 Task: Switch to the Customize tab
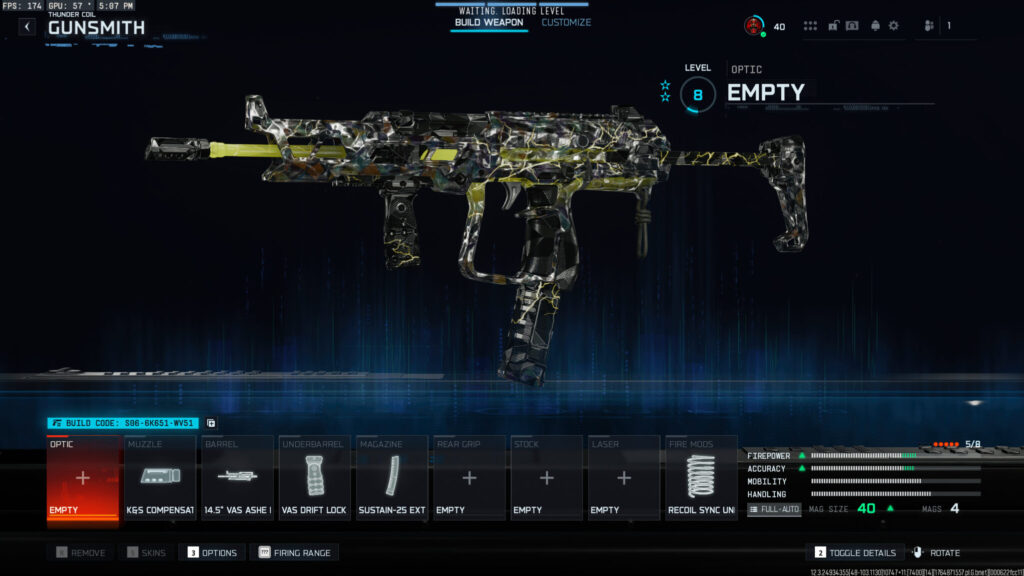[566, 22]
